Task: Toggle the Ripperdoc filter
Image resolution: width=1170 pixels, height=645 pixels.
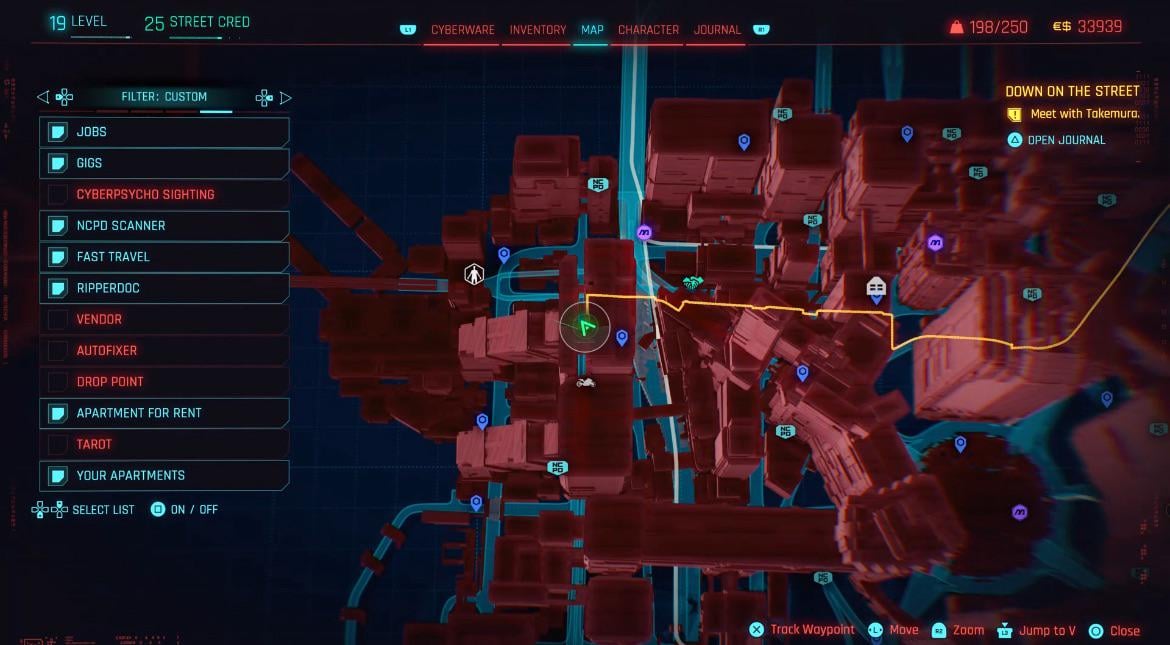Action: coord(165,288)
